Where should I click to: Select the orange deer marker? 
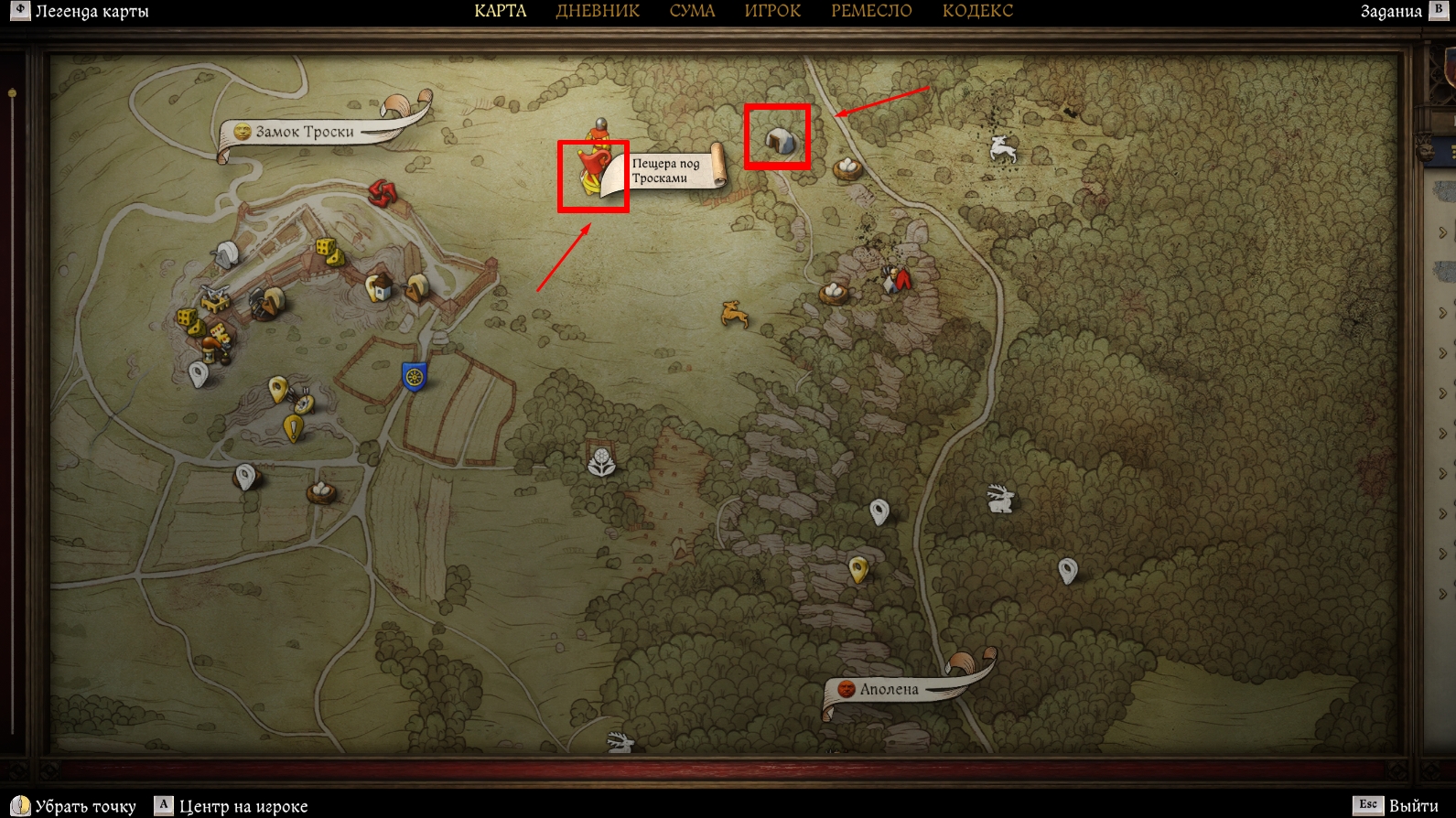click(734, 315)
